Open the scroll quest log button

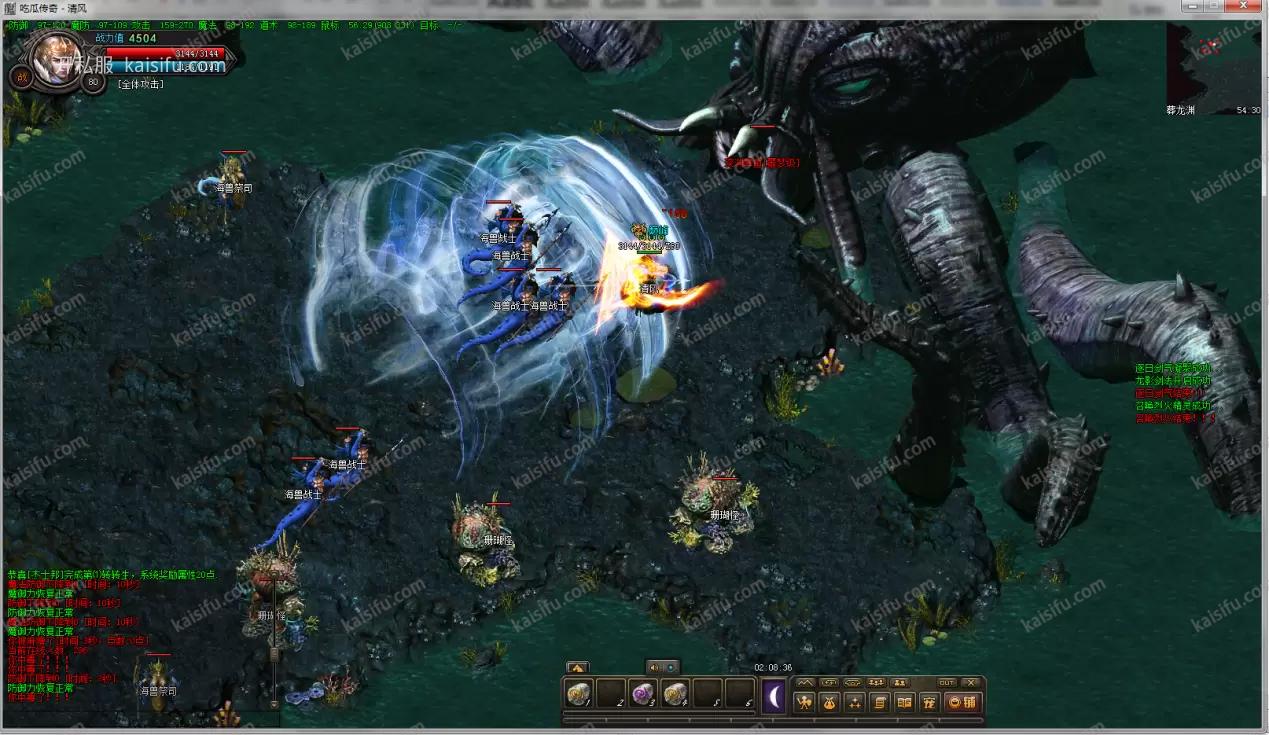tap(879, 702)
